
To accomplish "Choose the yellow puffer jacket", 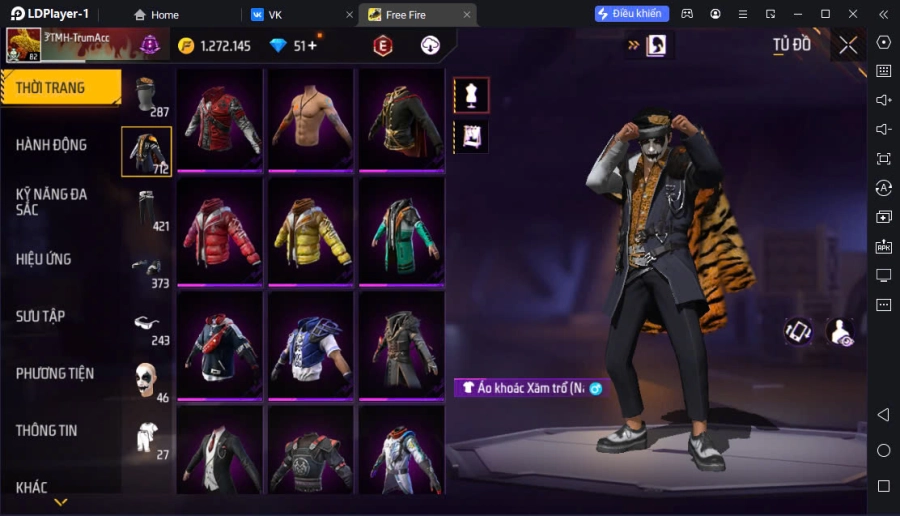I will tap(310, 231).
